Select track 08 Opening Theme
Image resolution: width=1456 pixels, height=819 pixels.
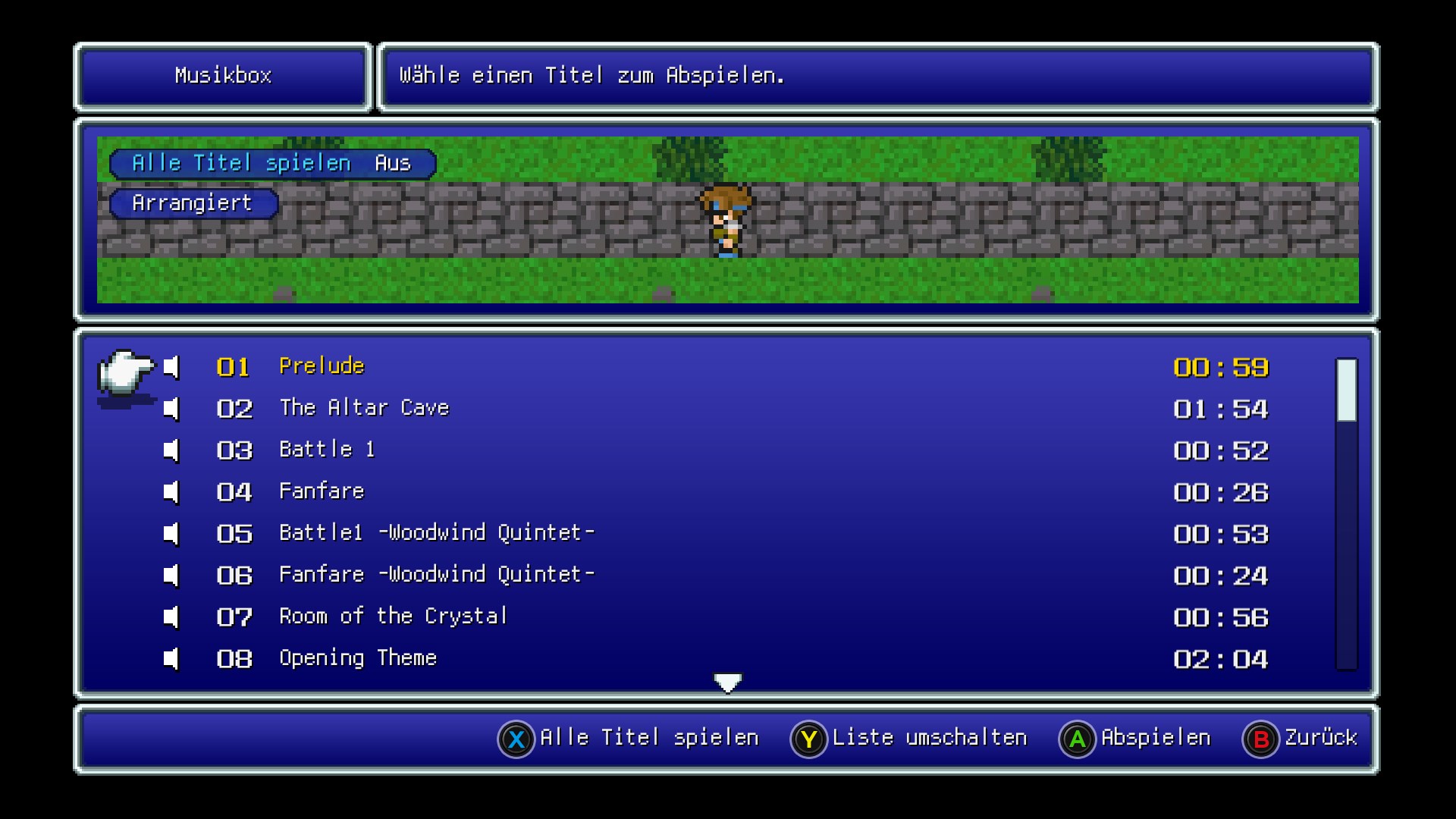(x=358, y=659)
